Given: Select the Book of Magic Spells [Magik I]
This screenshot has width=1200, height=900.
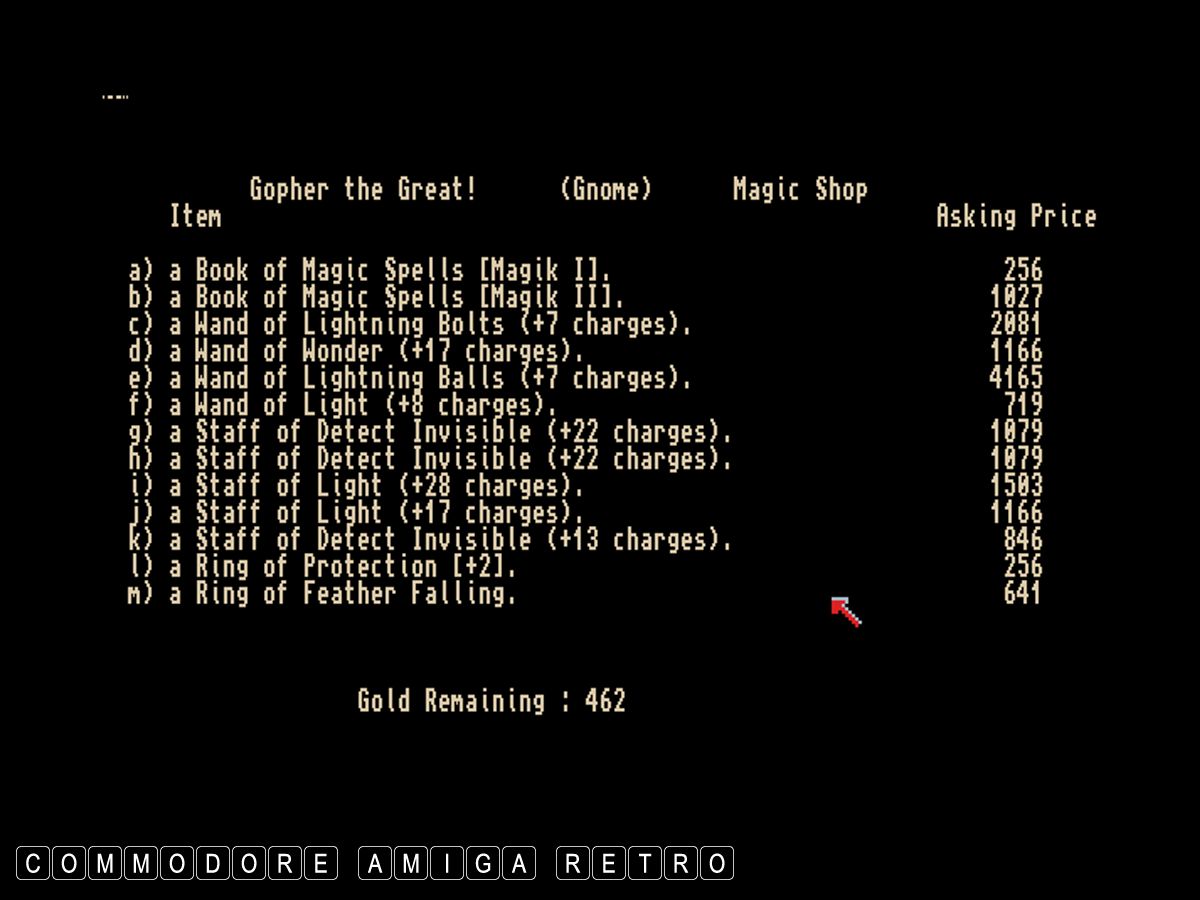Looking at the screenshot, I should (370, 270).
